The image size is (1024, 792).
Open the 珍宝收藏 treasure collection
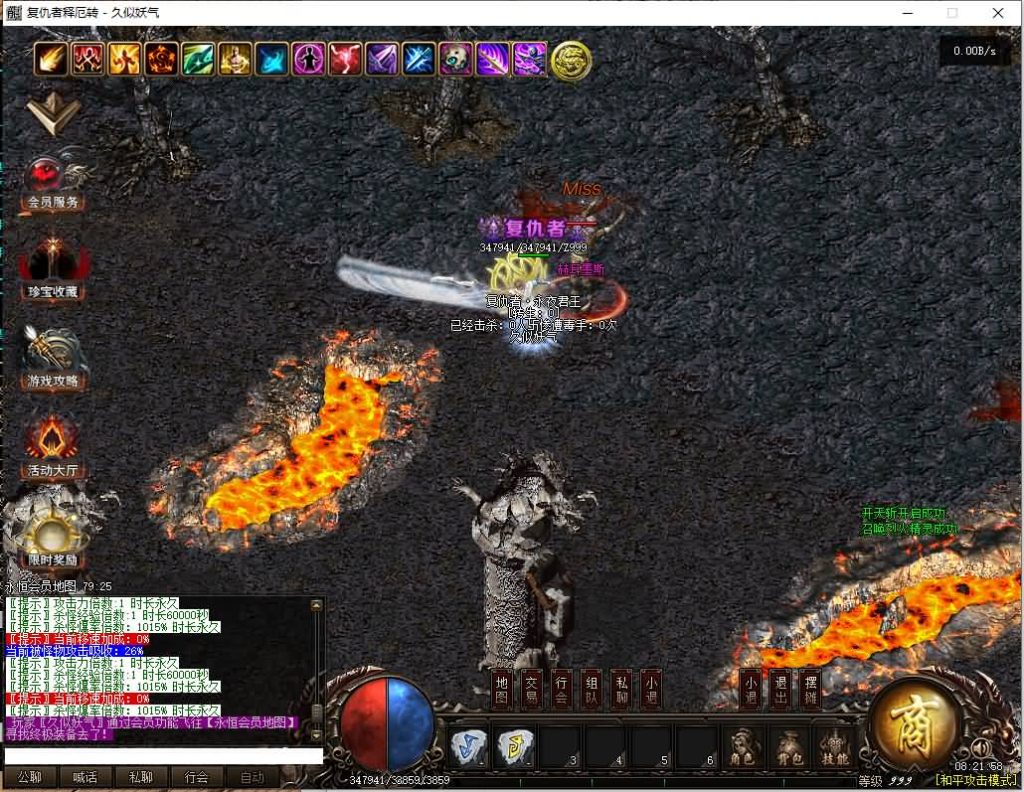click(x=53, y=268)
